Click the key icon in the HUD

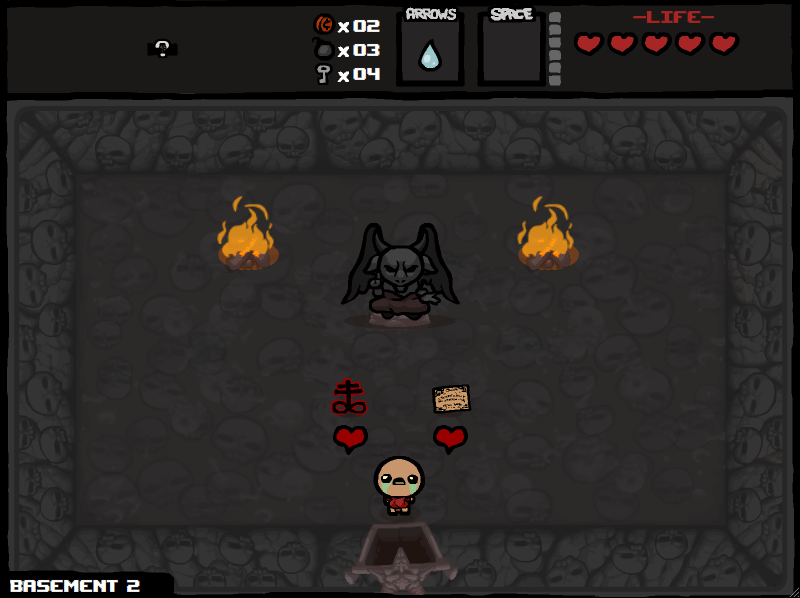(323, 74)
